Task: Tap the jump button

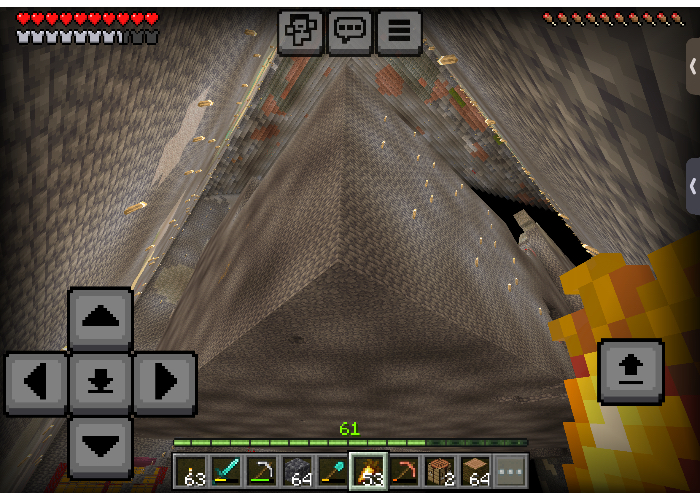Action: [630, 370]
